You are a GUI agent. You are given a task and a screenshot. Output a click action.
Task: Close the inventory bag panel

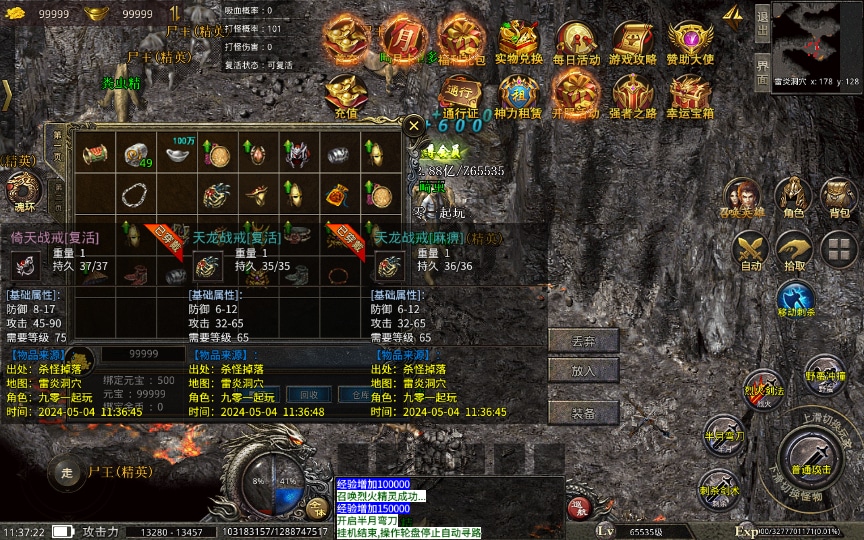coord(413,127)
